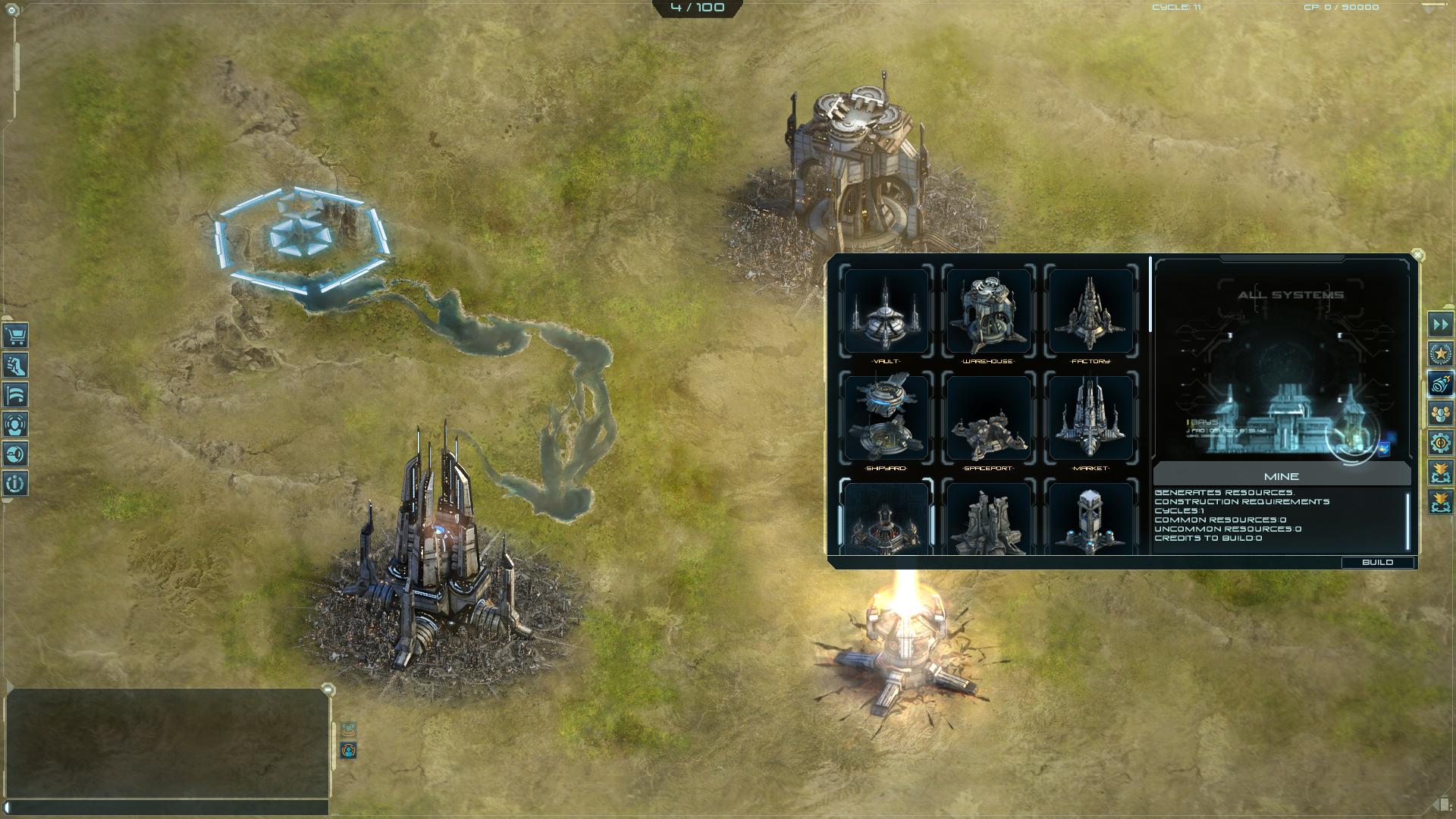The width and height of the screenshot is (1456, 819).
Task: Open the info icon panel
Action: (x=15, y=483)
